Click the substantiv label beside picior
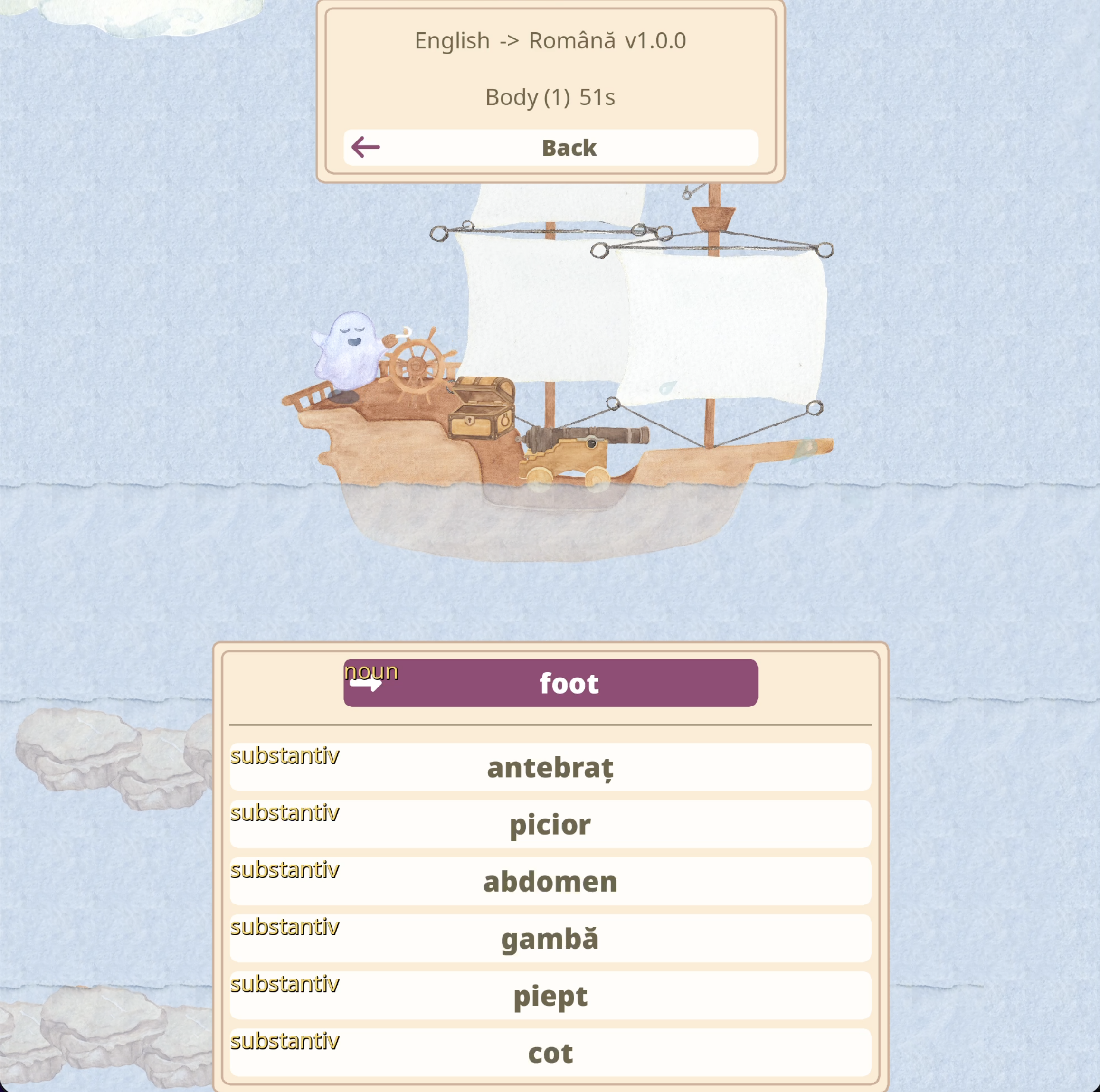 (284, 813)
